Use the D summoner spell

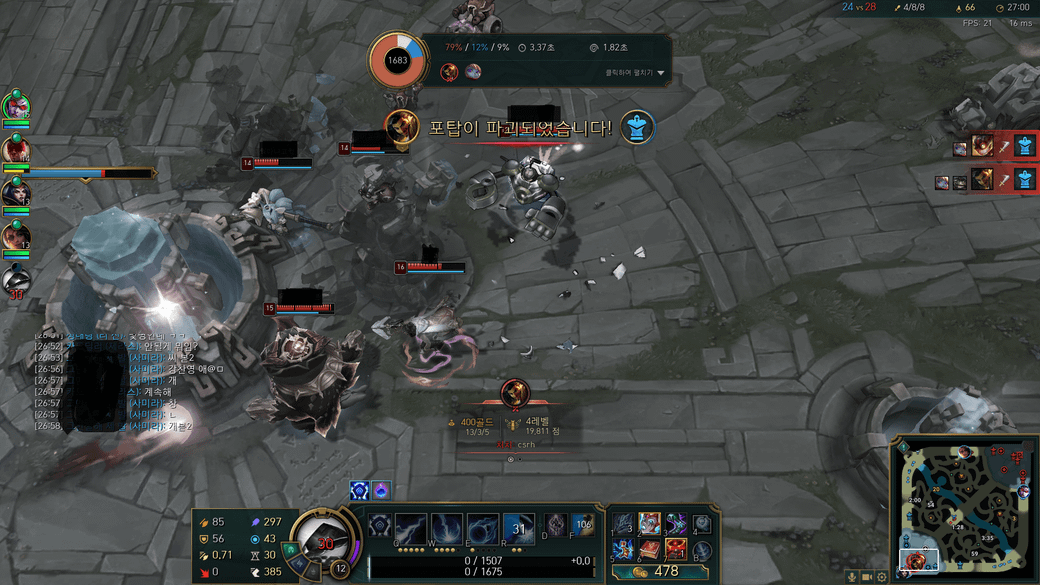556,524
